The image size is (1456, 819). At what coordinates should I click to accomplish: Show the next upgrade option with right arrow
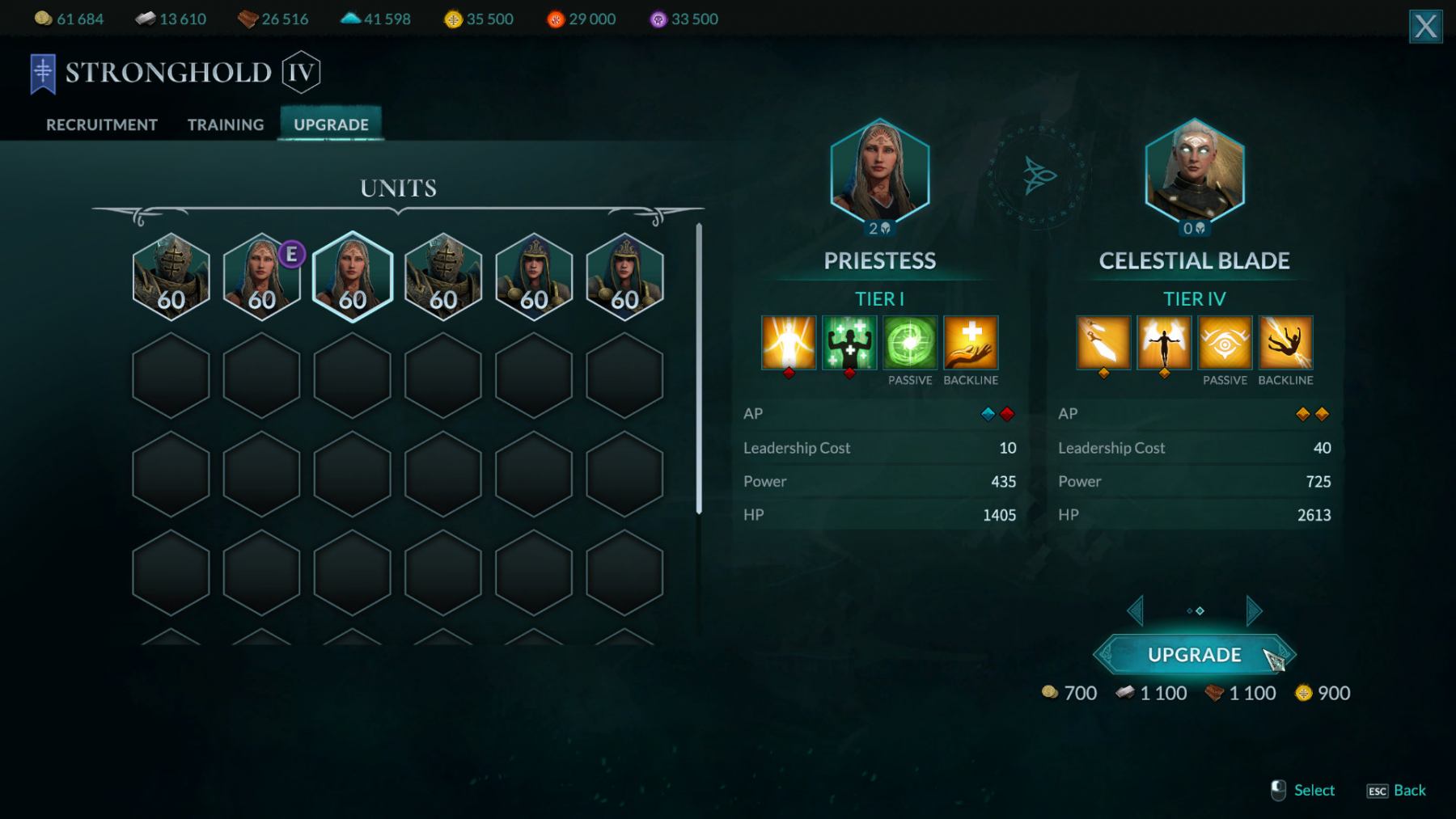pyautogui.click(x=1253, y=611)
